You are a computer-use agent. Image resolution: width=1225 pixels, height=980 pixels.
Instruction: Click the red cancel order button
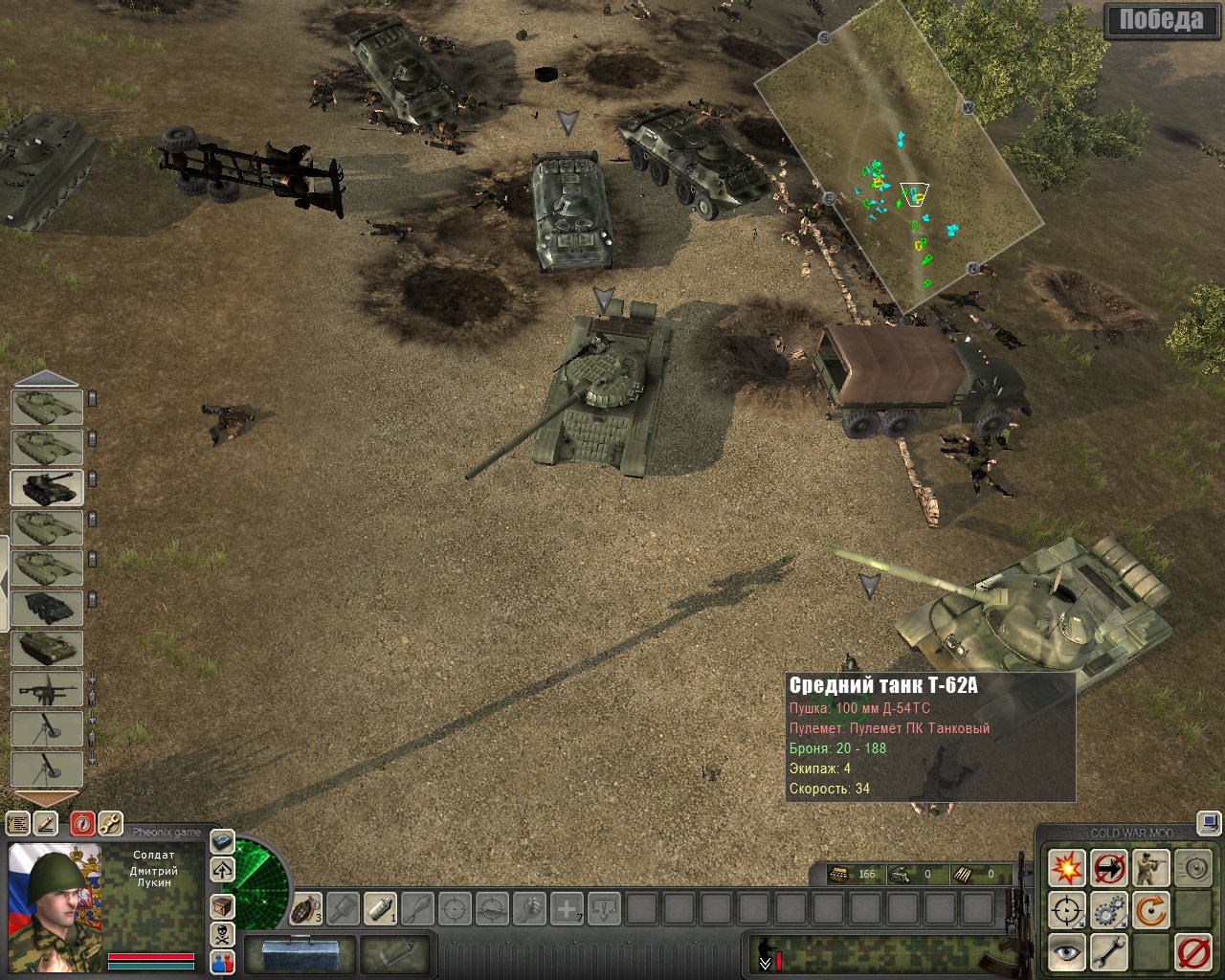point(1193,953)
